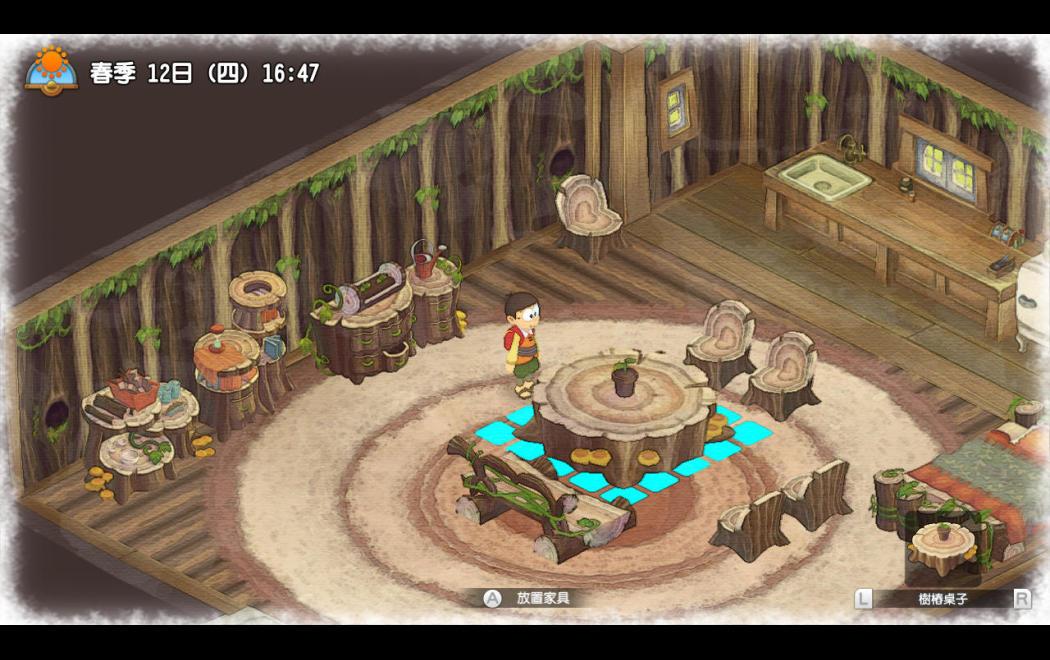Click the 樹樁桌子 furniture name label

[x=942, y=599]
